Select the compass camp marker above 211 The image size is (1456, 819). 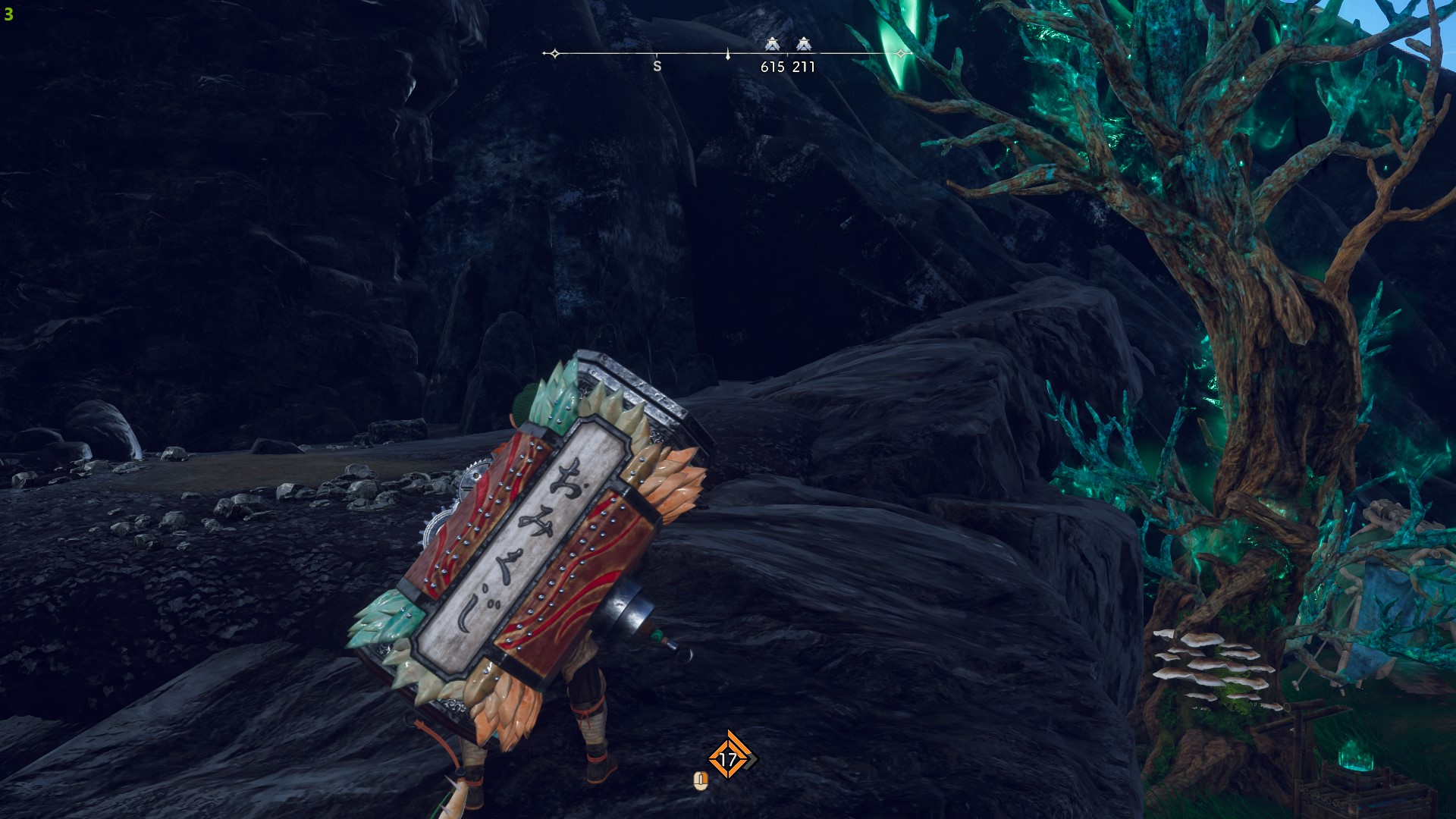(804, 44)
